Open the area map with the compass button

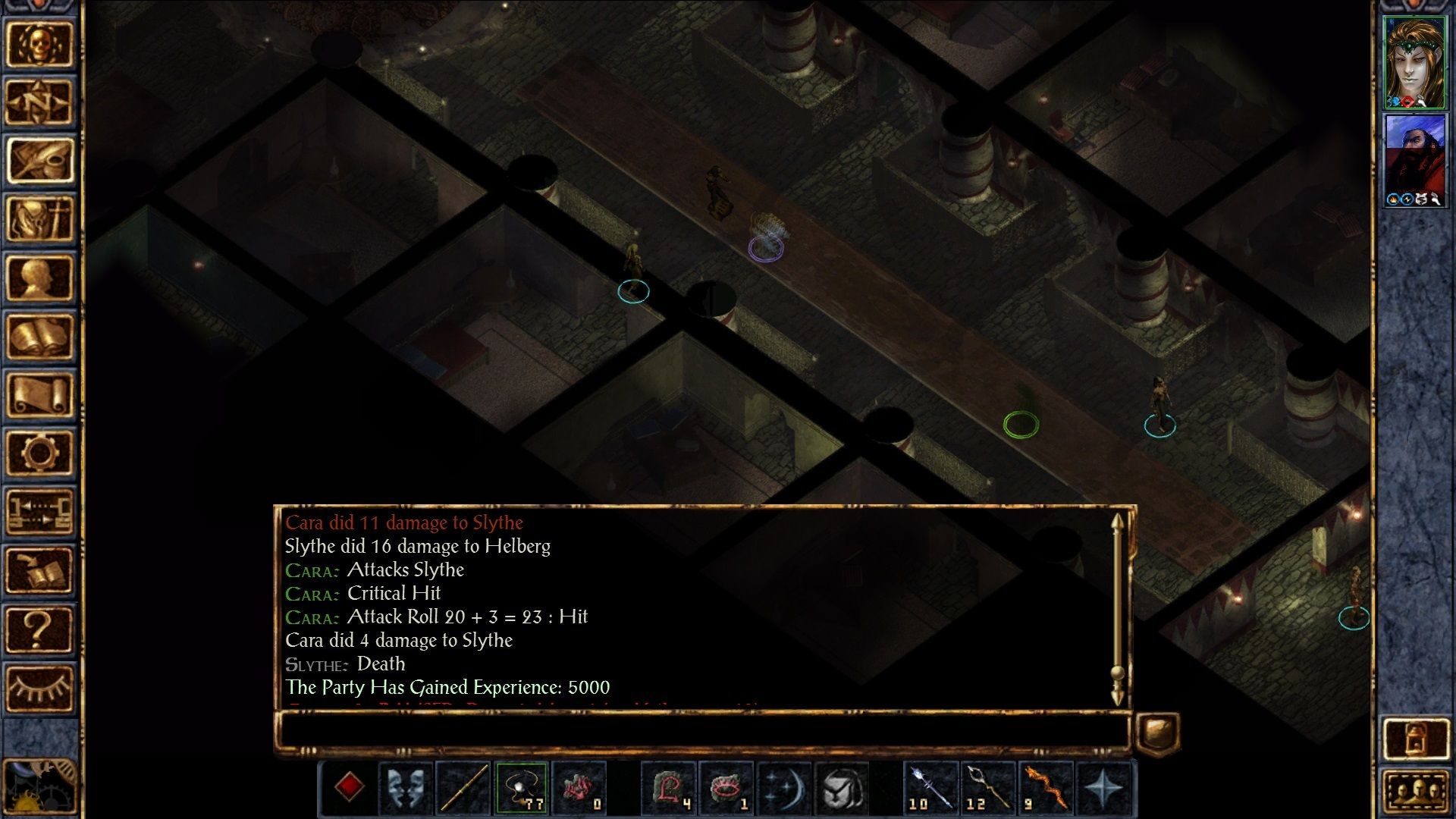click(x=39, y=102)
